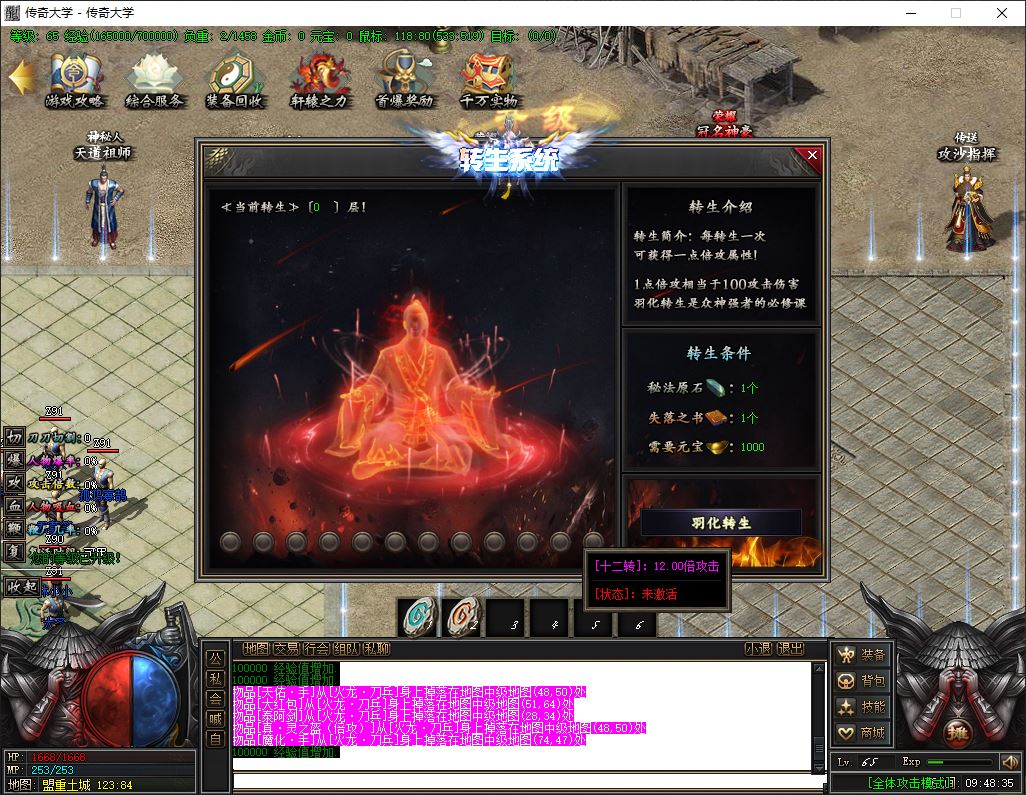Click the 退出 exit button
Screen dimensions: 1026x795
(791, 649)
